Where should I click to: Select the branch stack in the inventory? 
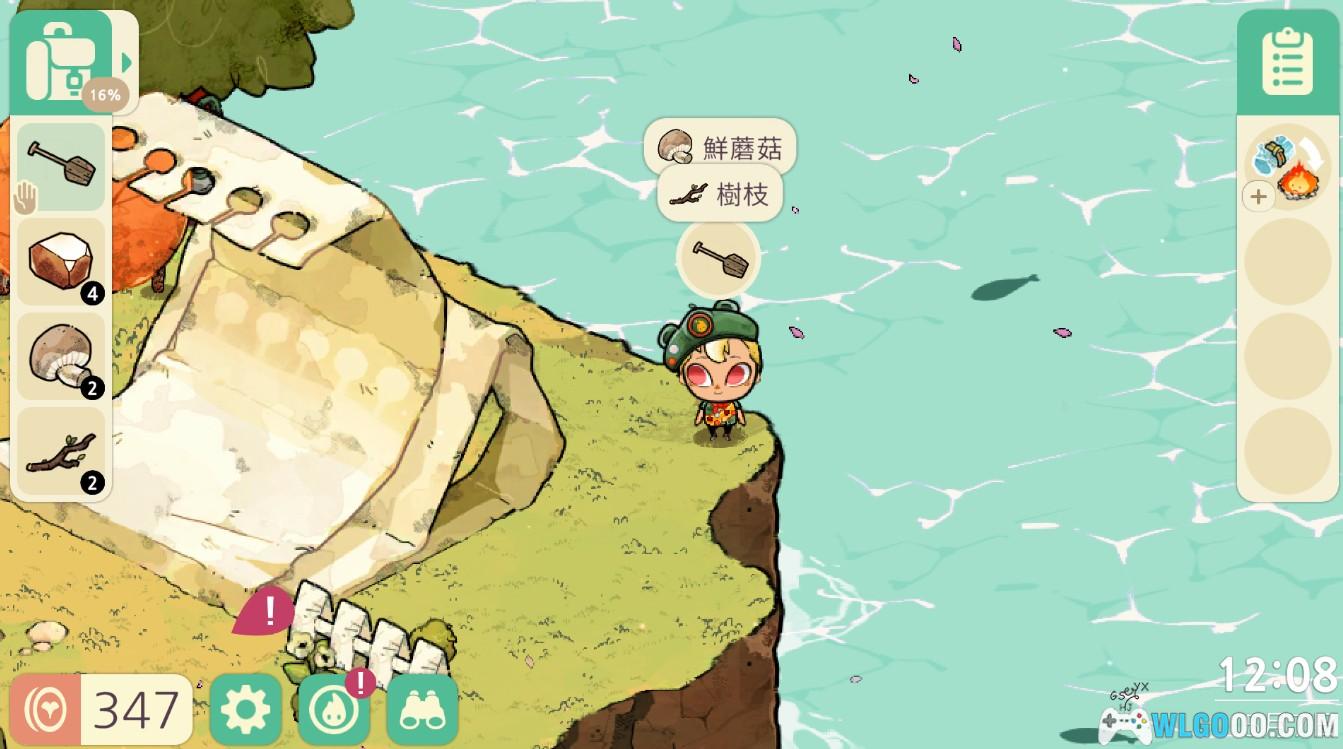point(62,450)
